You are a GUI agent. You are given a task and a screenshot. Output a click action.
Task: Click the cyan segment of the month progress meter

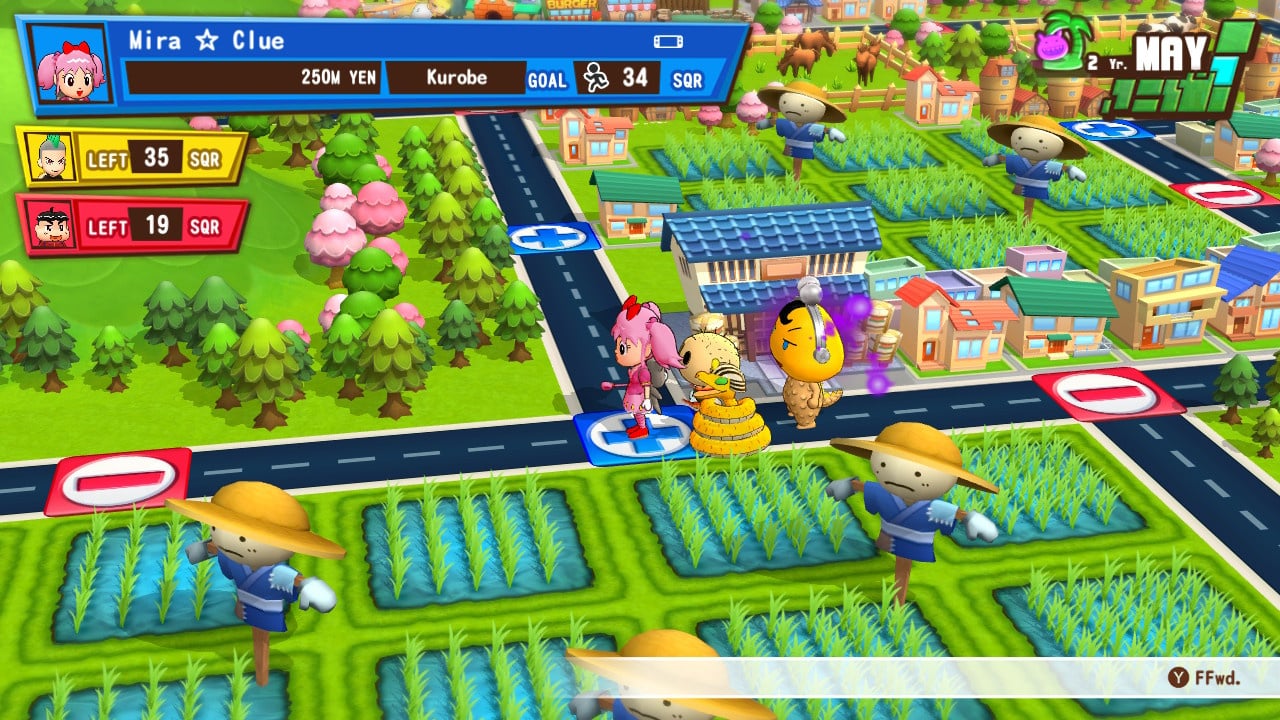pos(1225,69)
